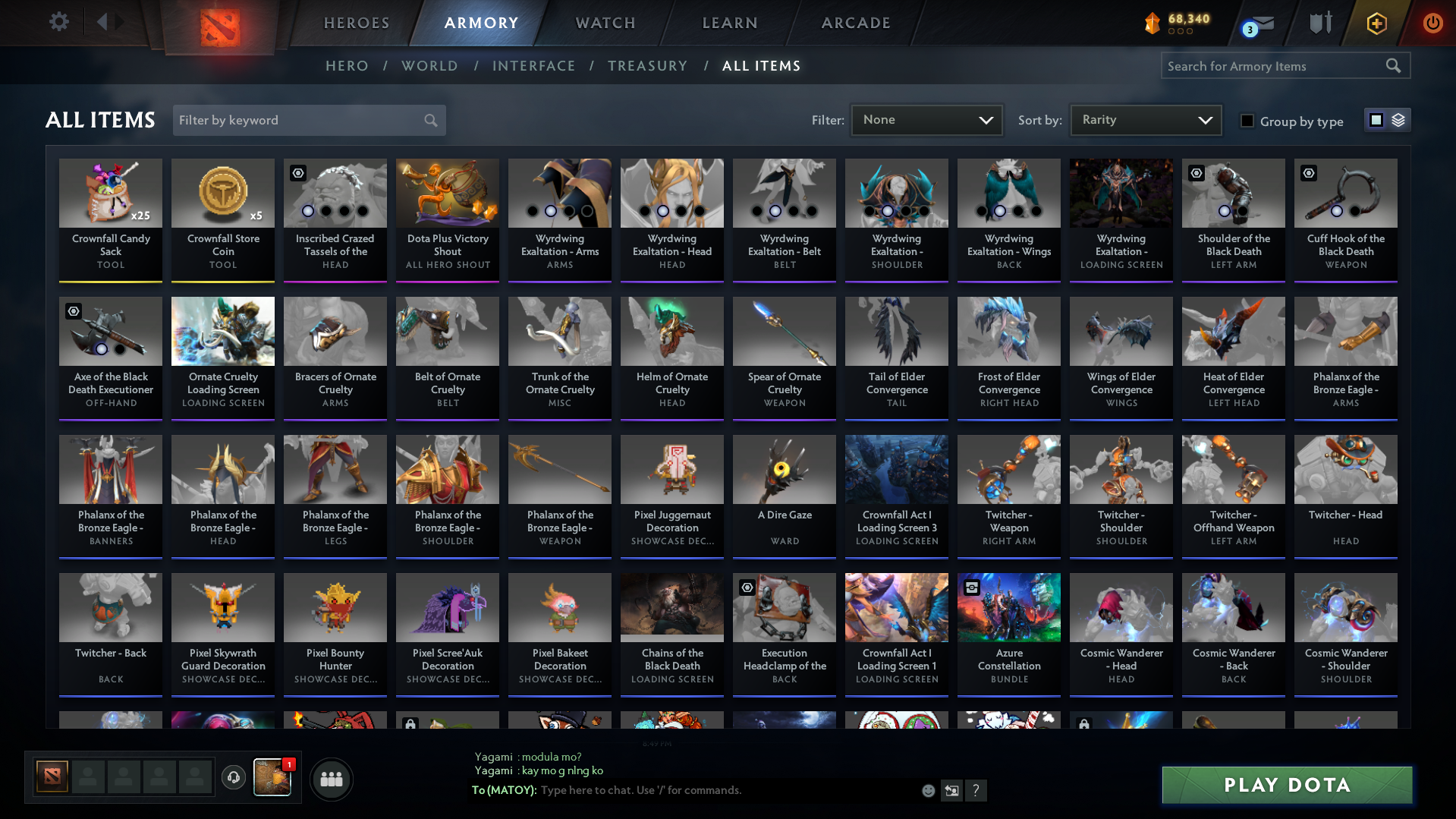This screenshot has height=819, width=1456.
Task: Select the armory shield and sword icon
Action: coord(1319,22)
